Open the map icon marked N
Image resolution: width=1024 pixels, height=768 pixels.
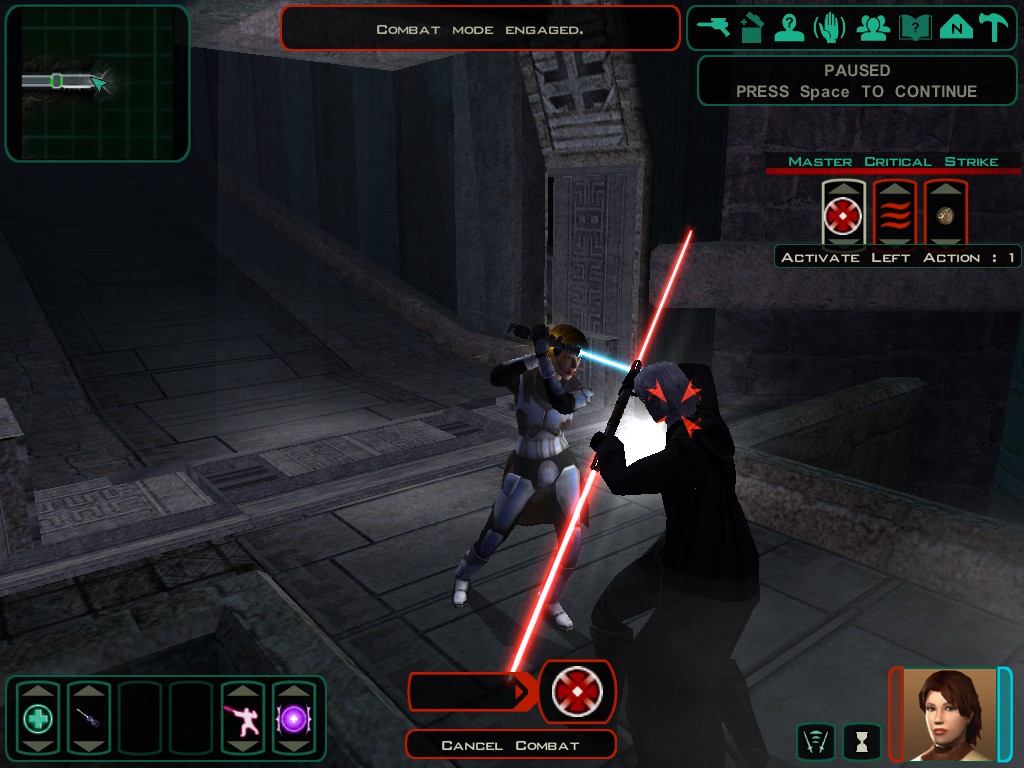(x=956, y=27)
